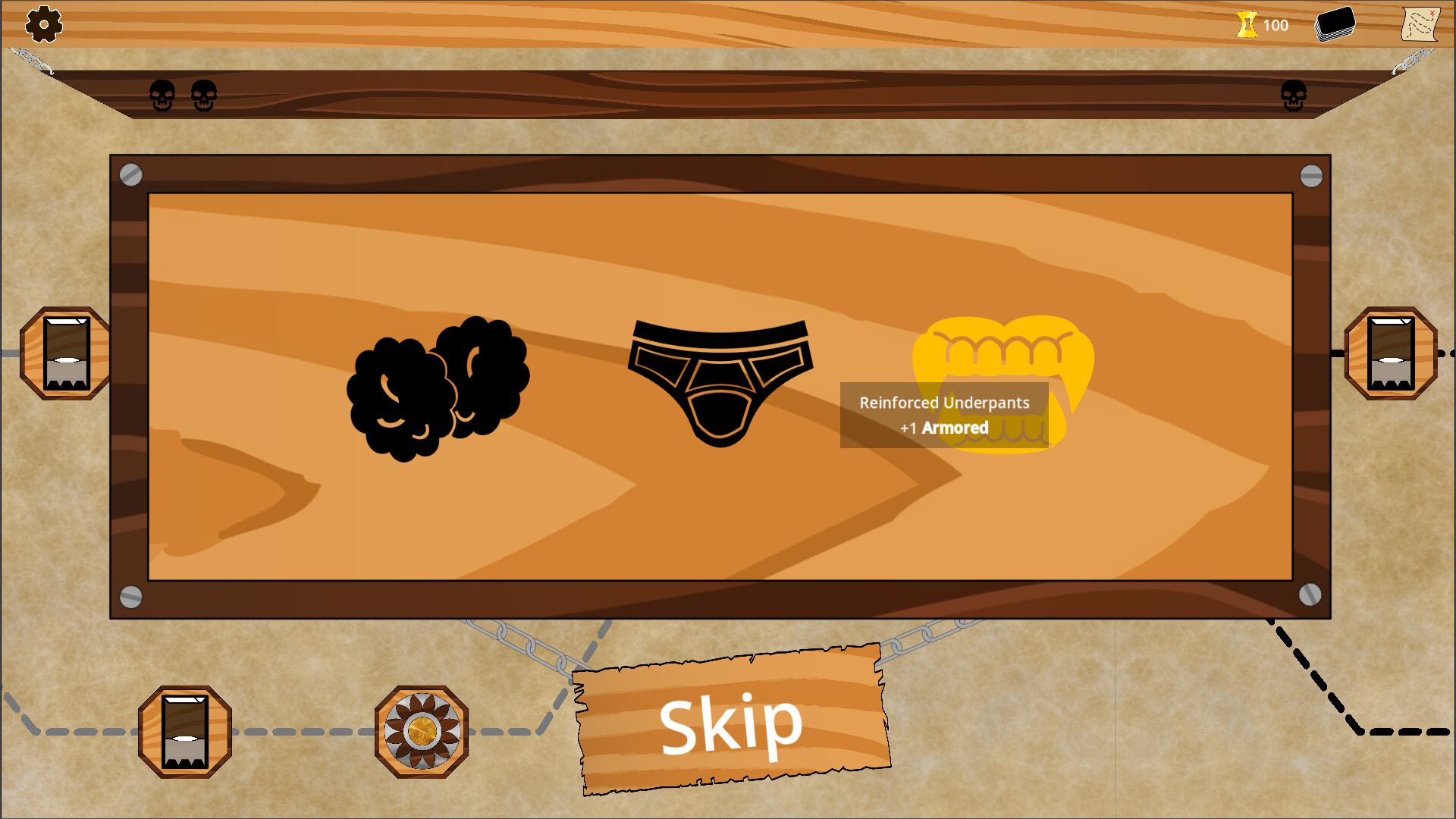Select the bottom-left encounter node
Screen dimensions: 1456x819
(x=184, y=732)
